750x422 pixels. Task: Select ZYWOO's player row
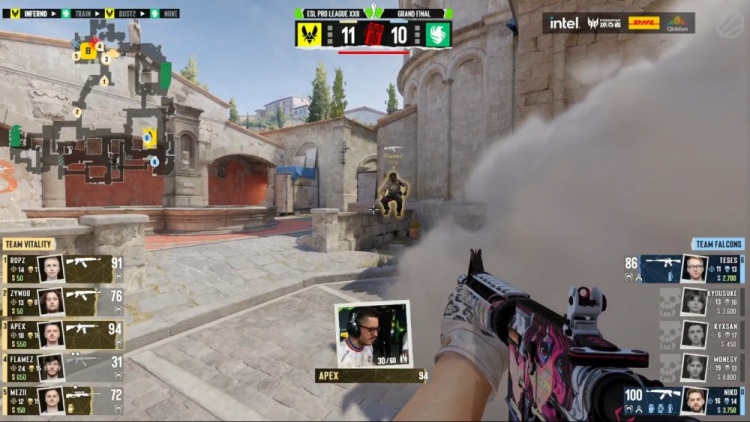pyautogui.click(x=62, y=300)
